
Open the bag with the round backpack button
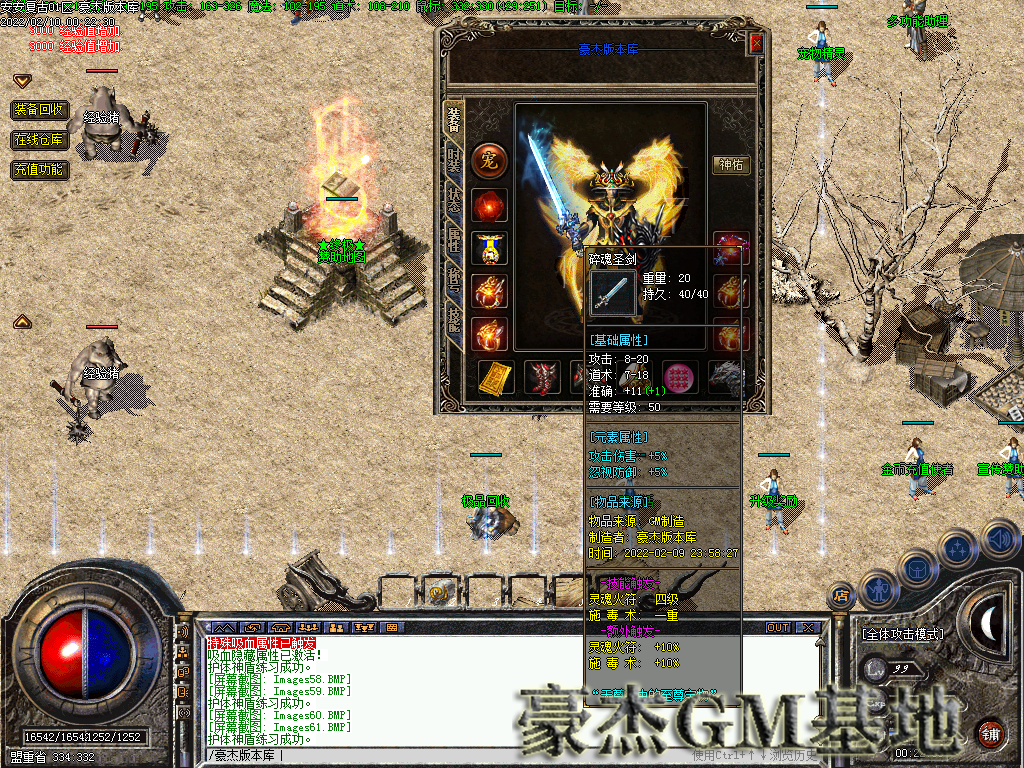(x=917, y=570)
